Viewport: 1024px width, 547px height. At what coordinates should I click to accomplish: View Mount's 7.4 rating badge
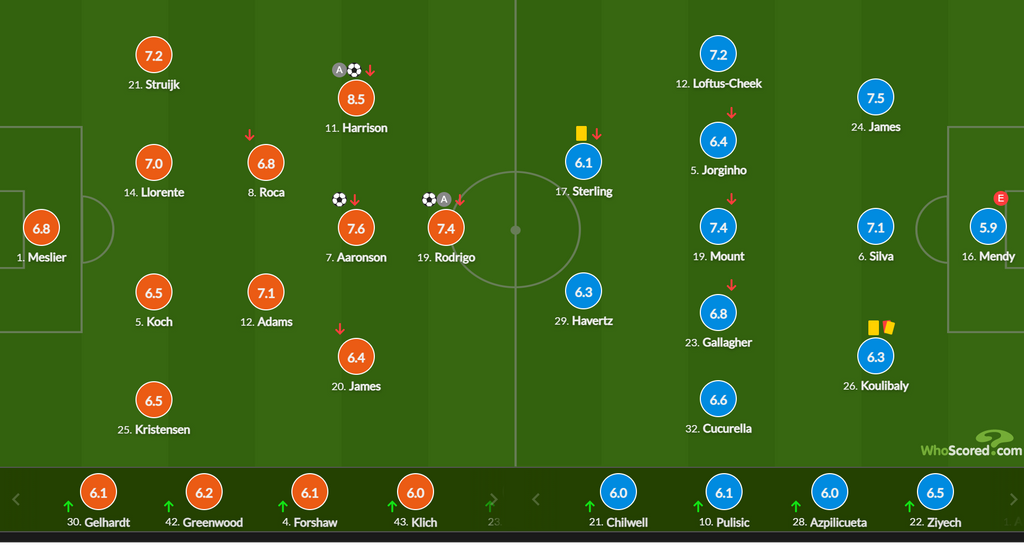(718, 227)
